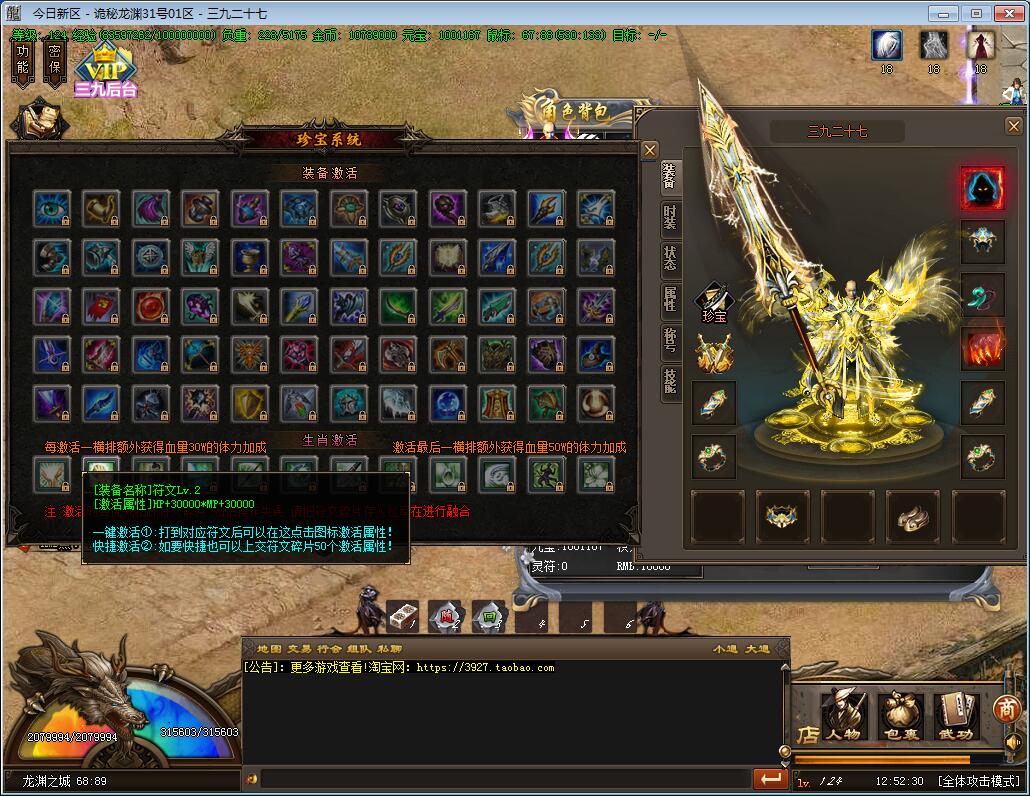
Task: Close the 珍宝系统 treasure panel
Action: [x=649, y=151]
